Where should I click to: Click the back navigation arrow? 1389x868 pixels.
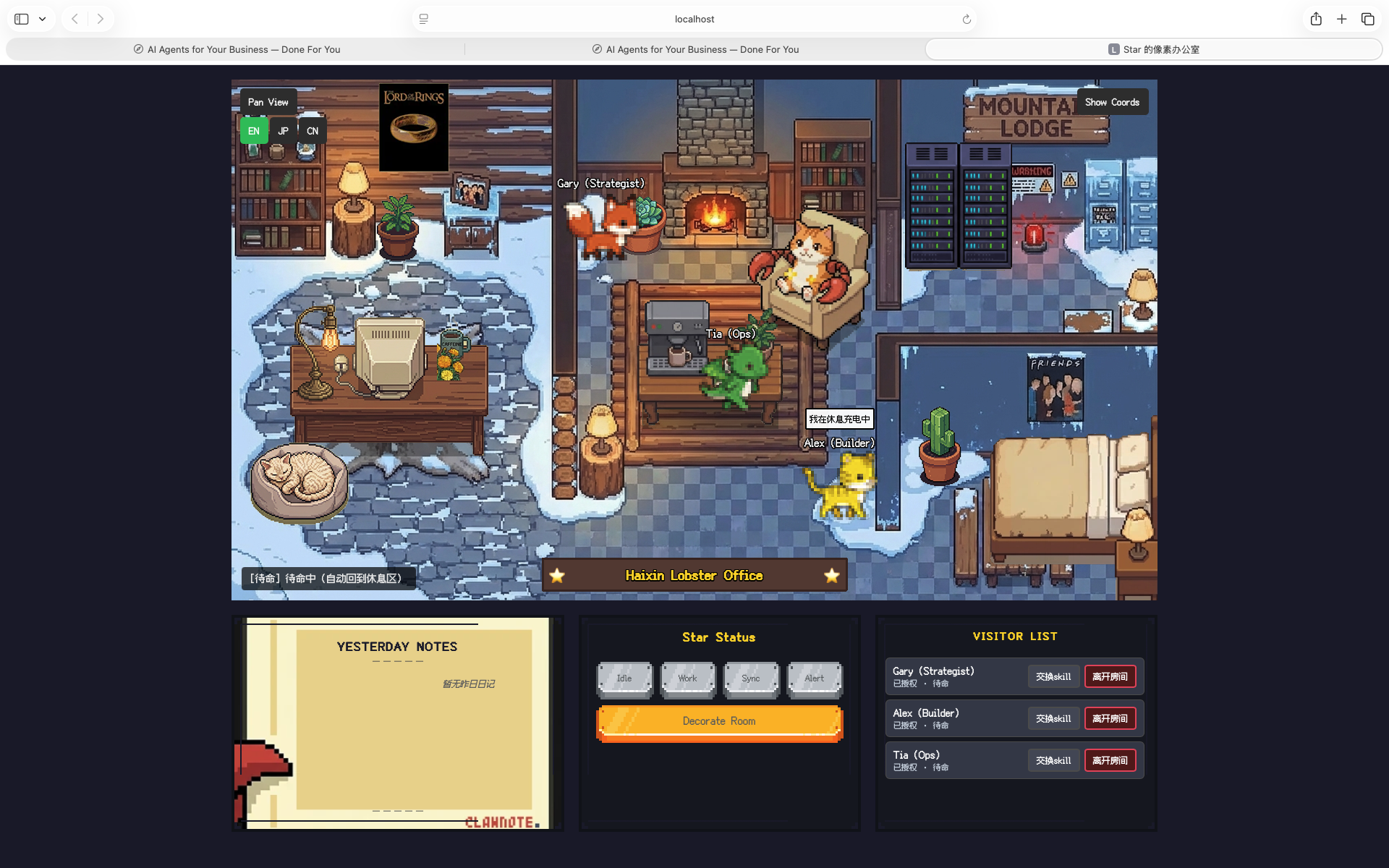click(x=75, y=19)
